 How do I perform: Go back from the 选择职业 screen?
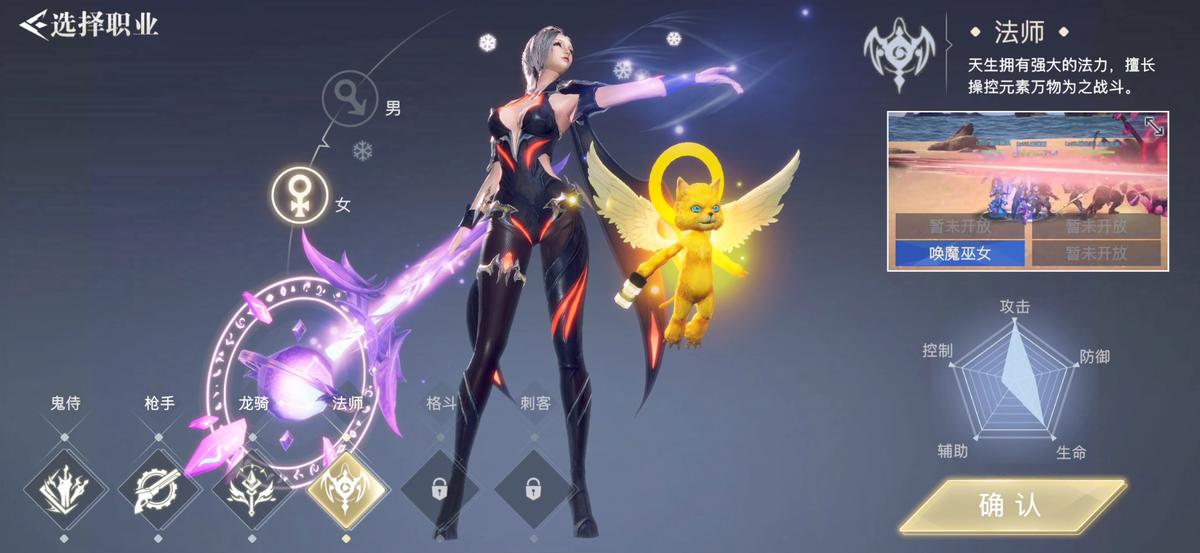coord(35,23)
